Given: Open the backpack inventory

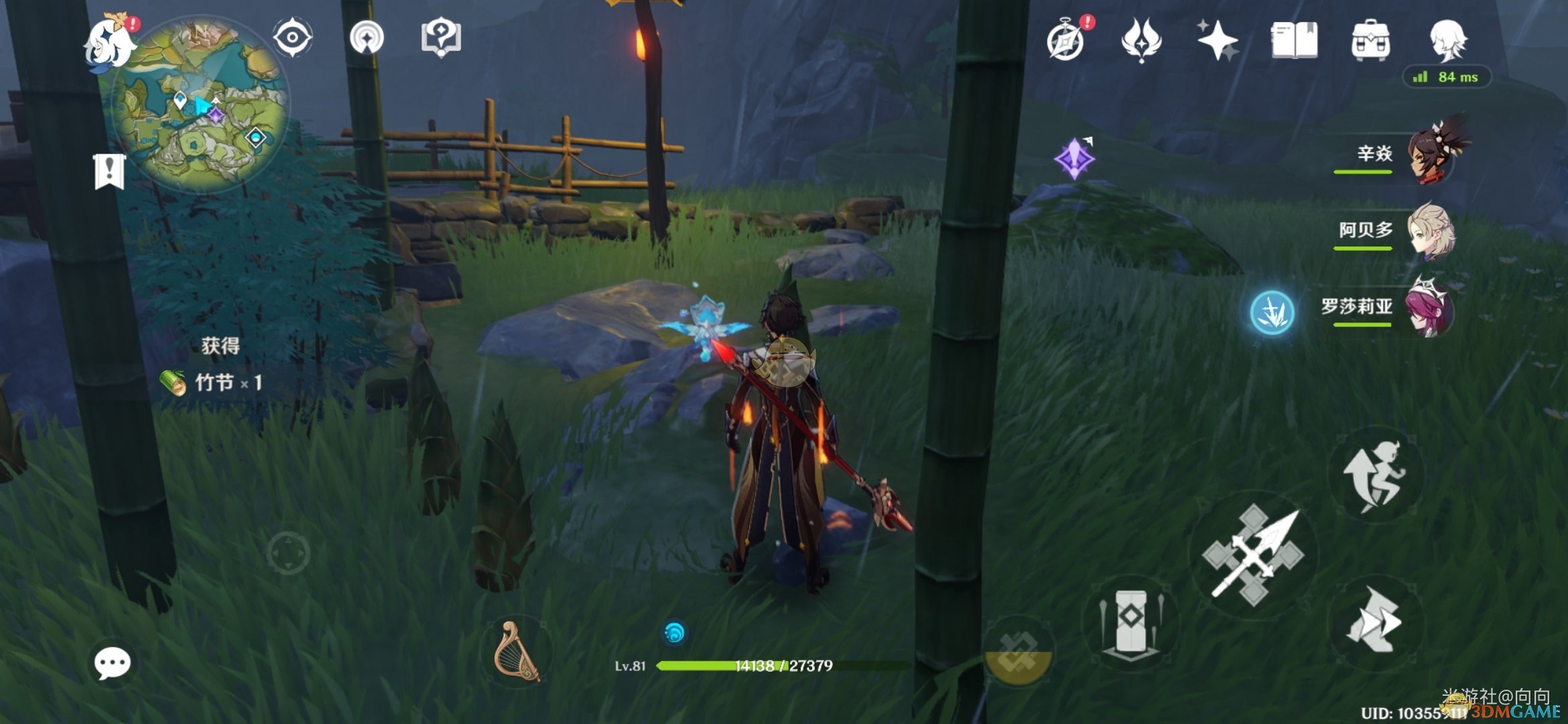Looking at the screenshot, I should (1370, 40).
